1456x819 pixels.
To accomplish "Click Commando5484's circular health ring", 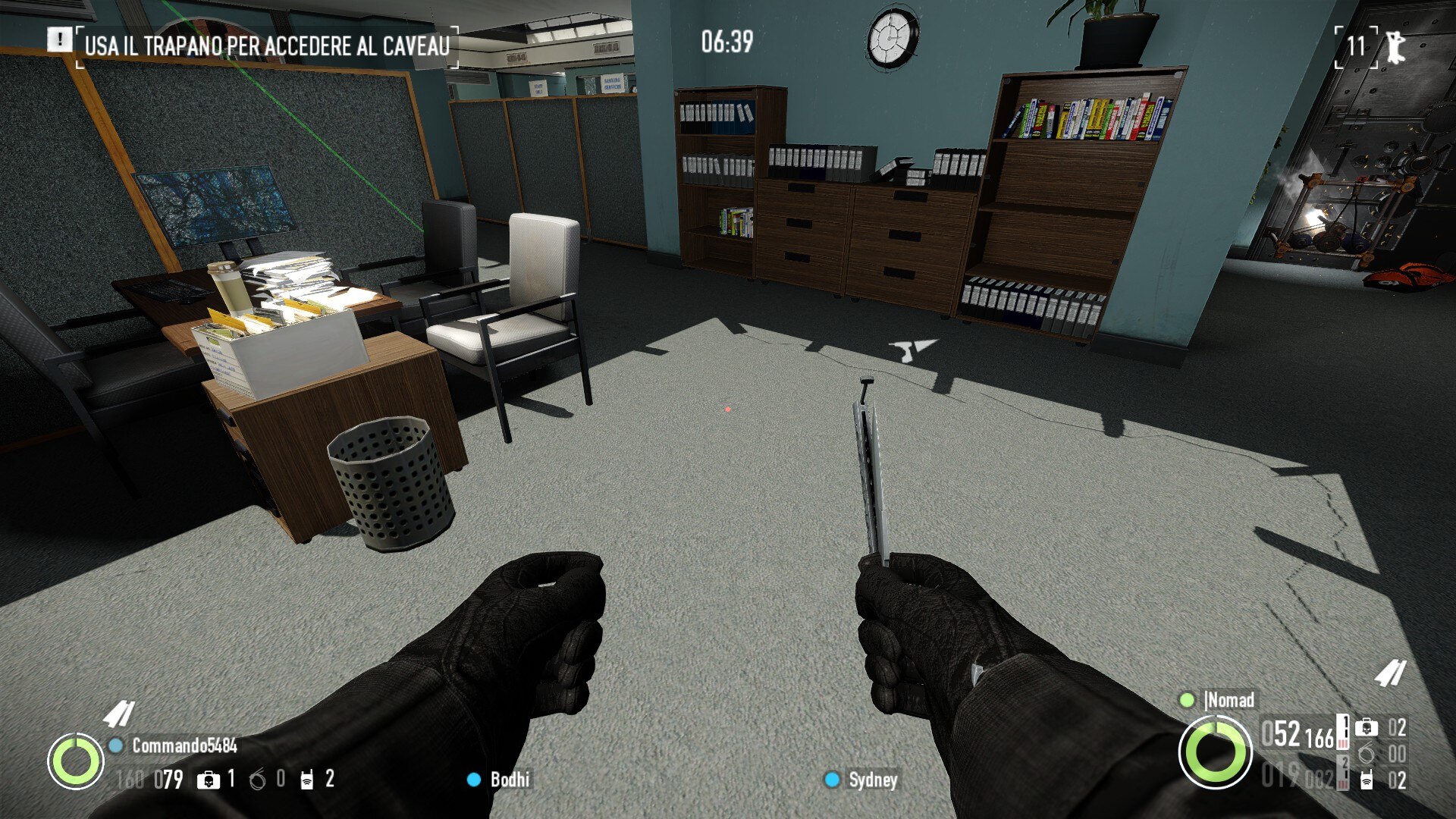I will coord(76,761).
